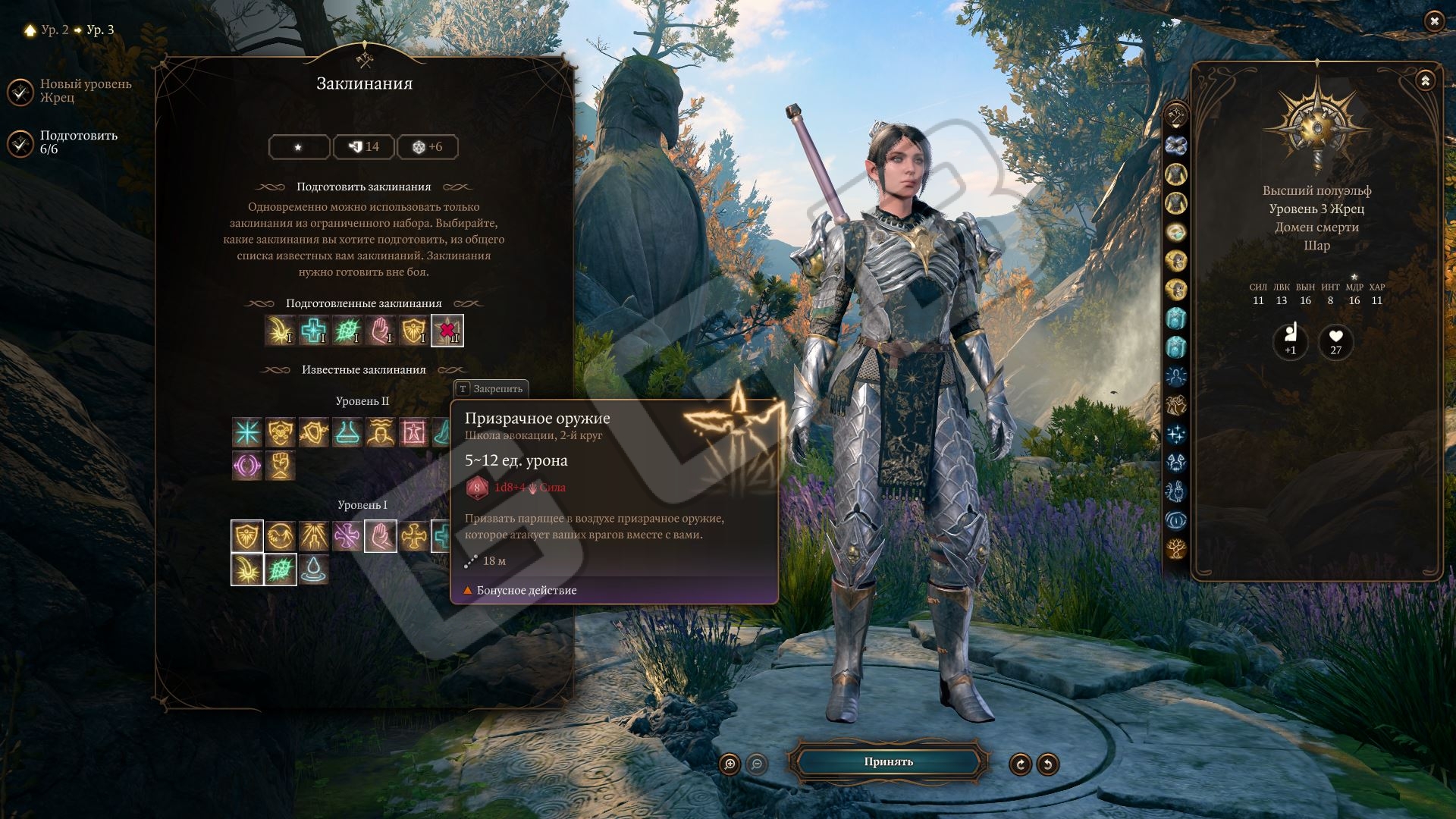Choose the skull shield level II spell

(x=281, y=432)
